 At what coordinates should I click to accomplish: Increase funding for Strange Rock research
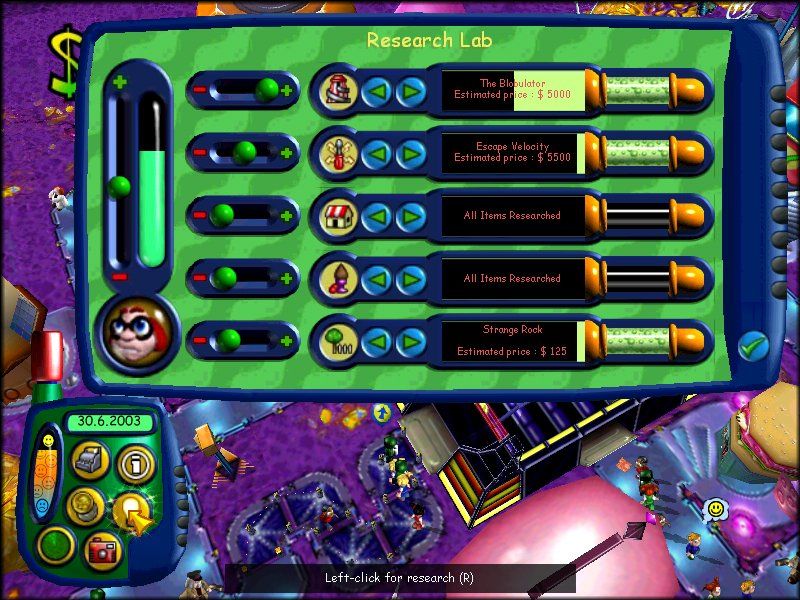(288, 341)
